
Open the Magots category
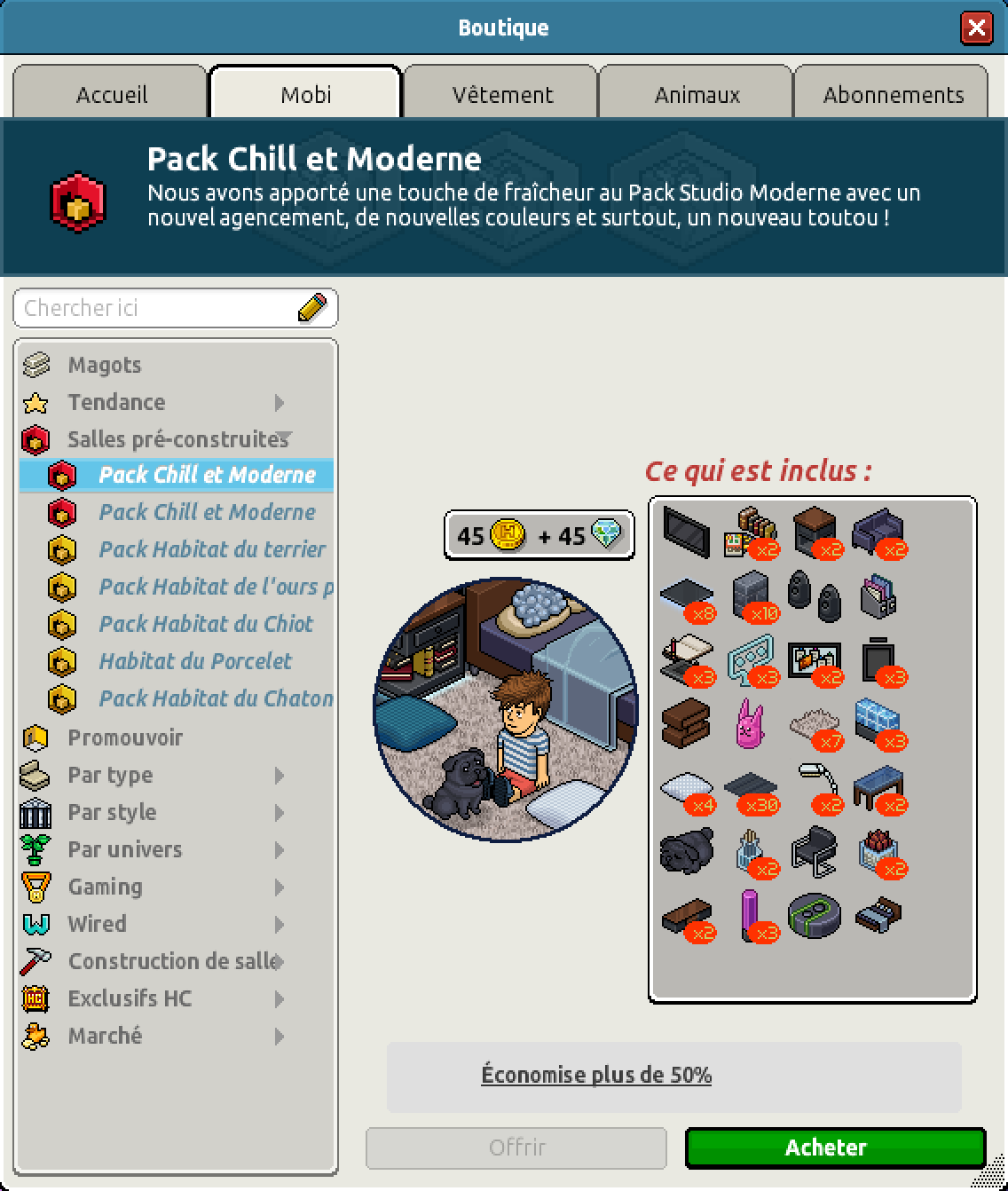point(105,365)
